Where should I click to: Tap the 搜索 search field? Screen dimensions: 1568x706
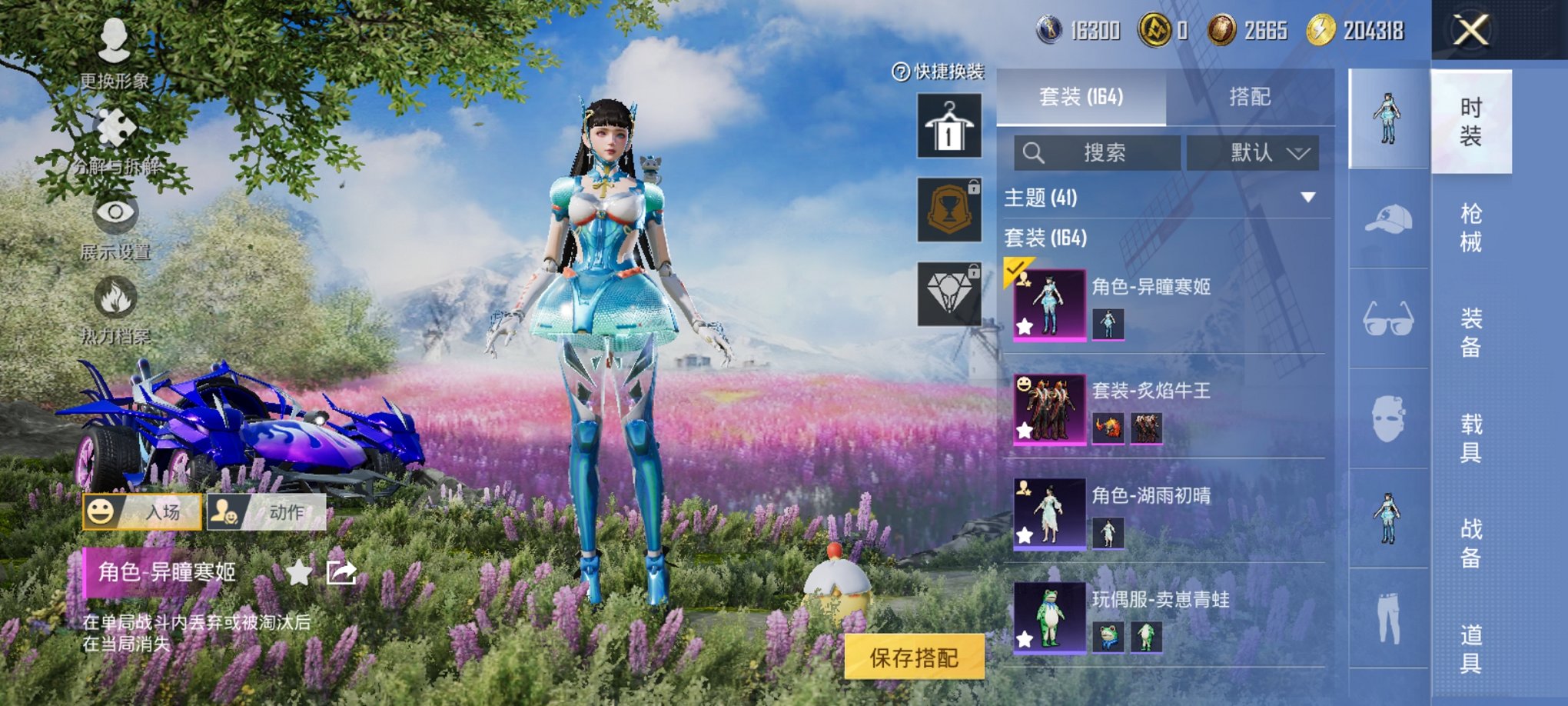pos(1099,152)
